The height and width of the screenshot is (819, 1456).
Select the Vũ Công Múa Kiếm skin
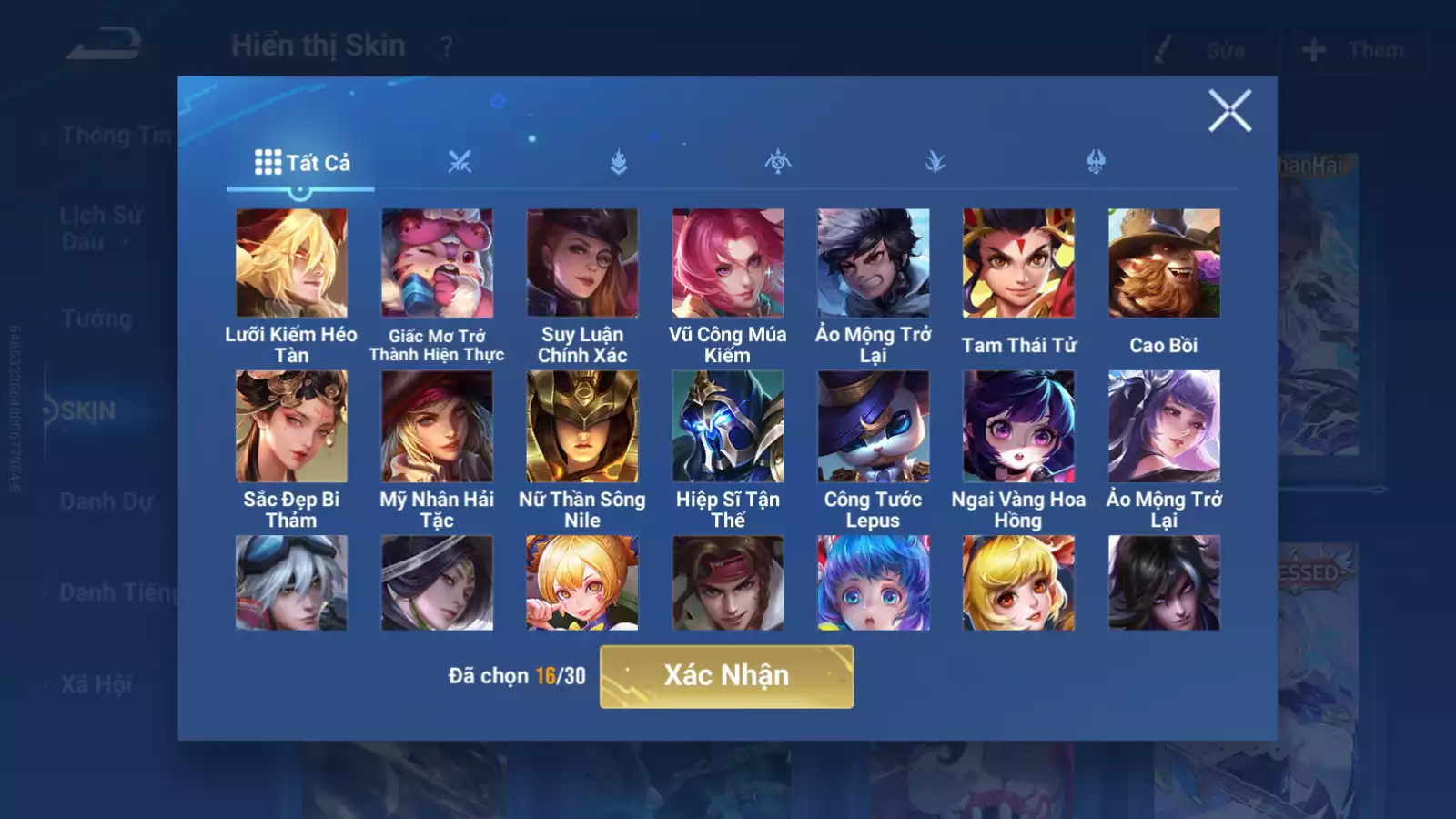(x=728, y=263)
